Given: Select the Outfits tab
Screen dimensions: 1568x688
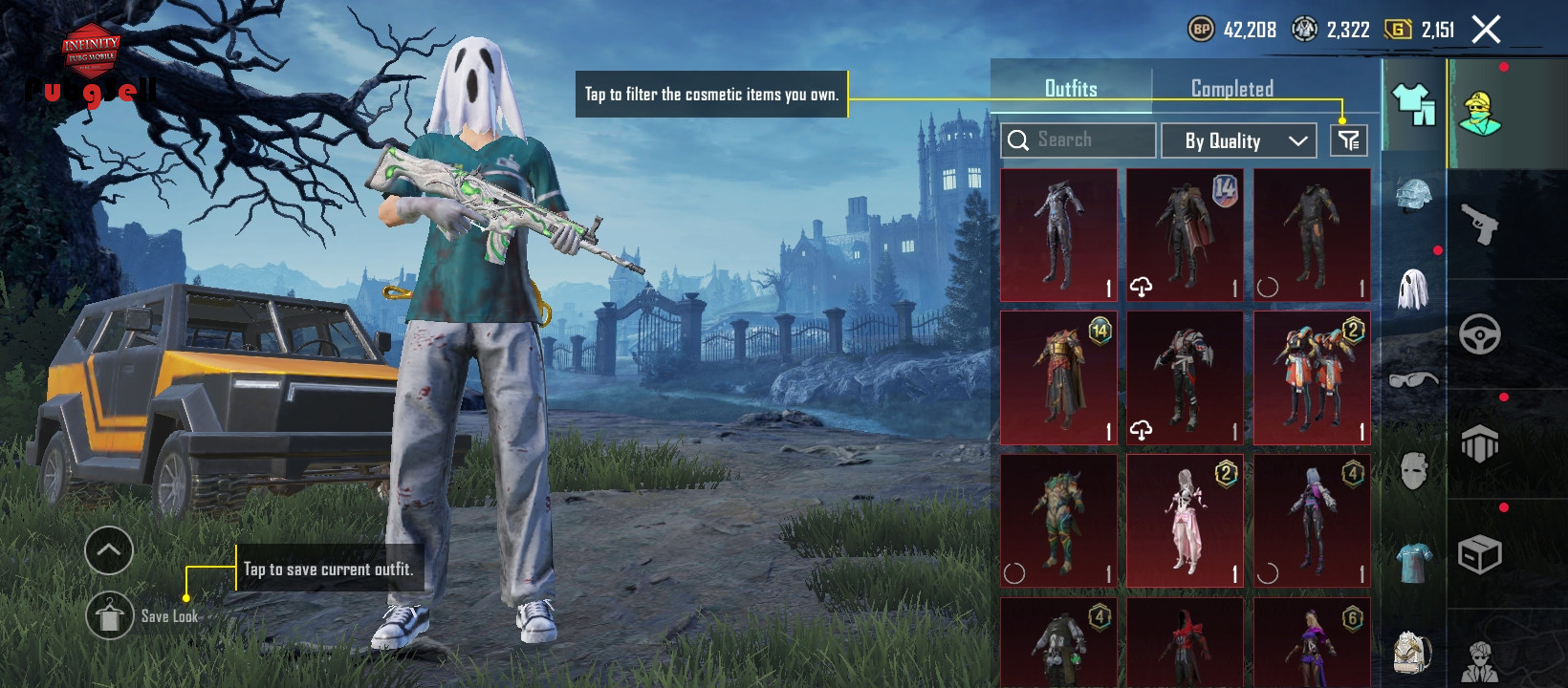Looking at the screenshot, I should pyautogui.click(x=1071, y=88).
